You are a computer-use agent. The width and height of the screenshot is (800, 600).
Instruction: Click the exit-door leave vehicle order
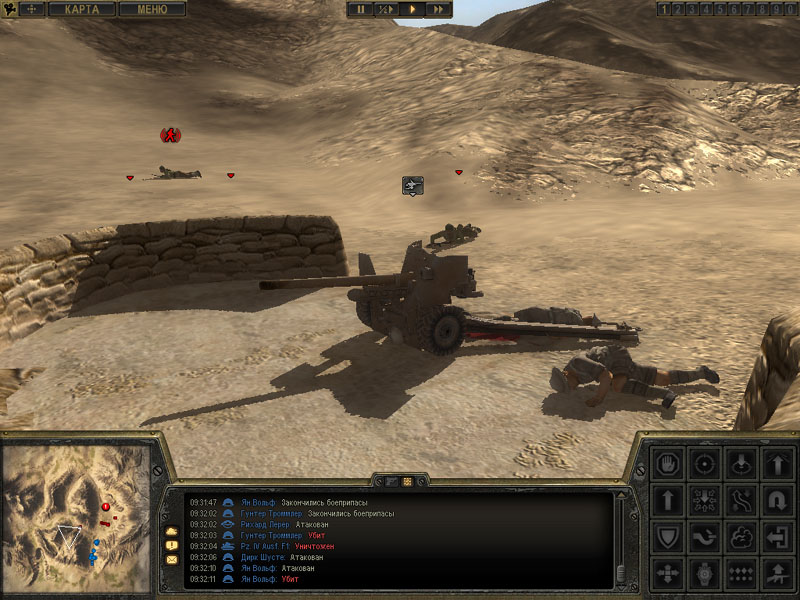778,537
